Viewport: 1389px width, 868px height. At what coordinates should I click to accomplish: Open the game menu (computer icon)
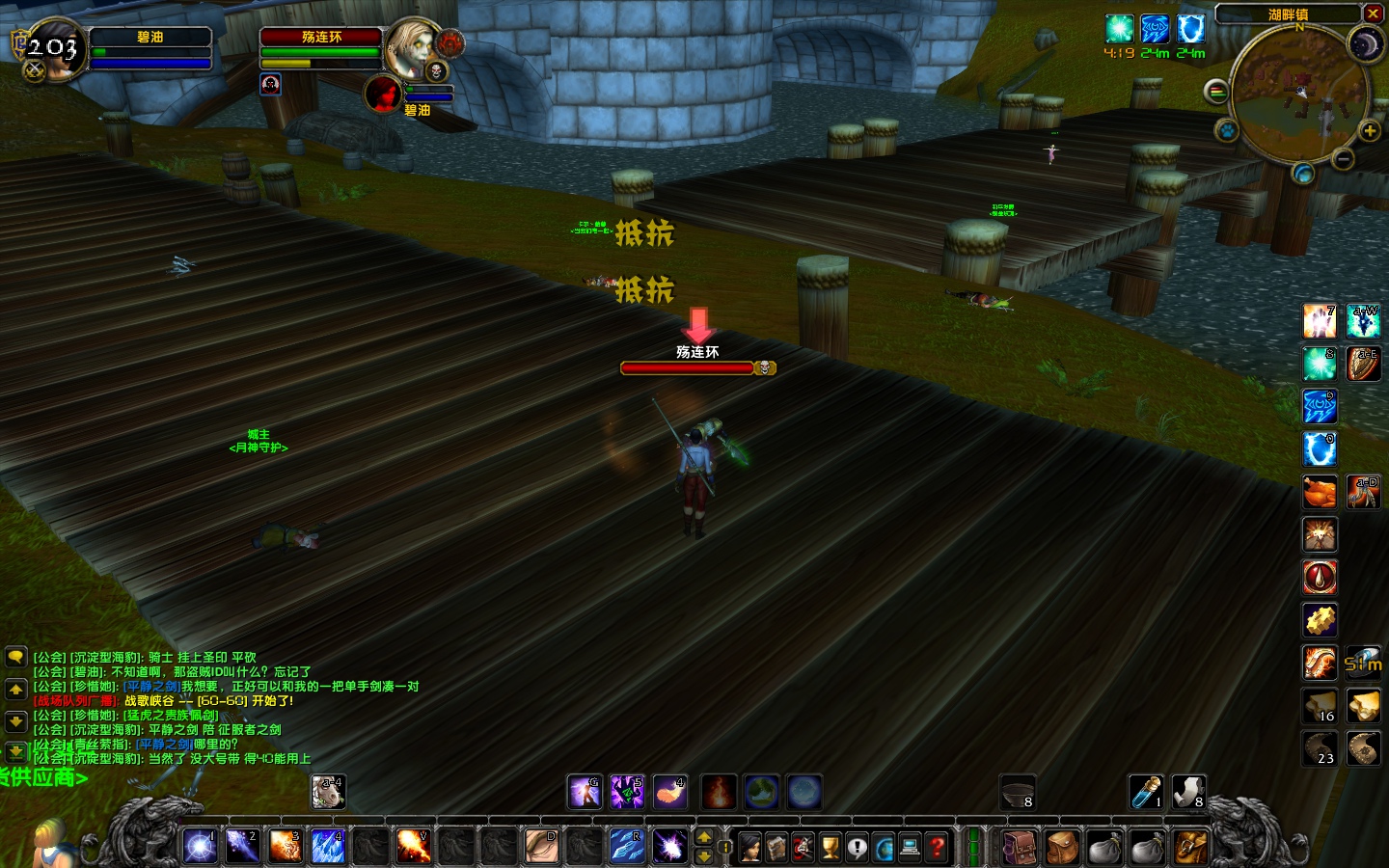tap(911, 847)
